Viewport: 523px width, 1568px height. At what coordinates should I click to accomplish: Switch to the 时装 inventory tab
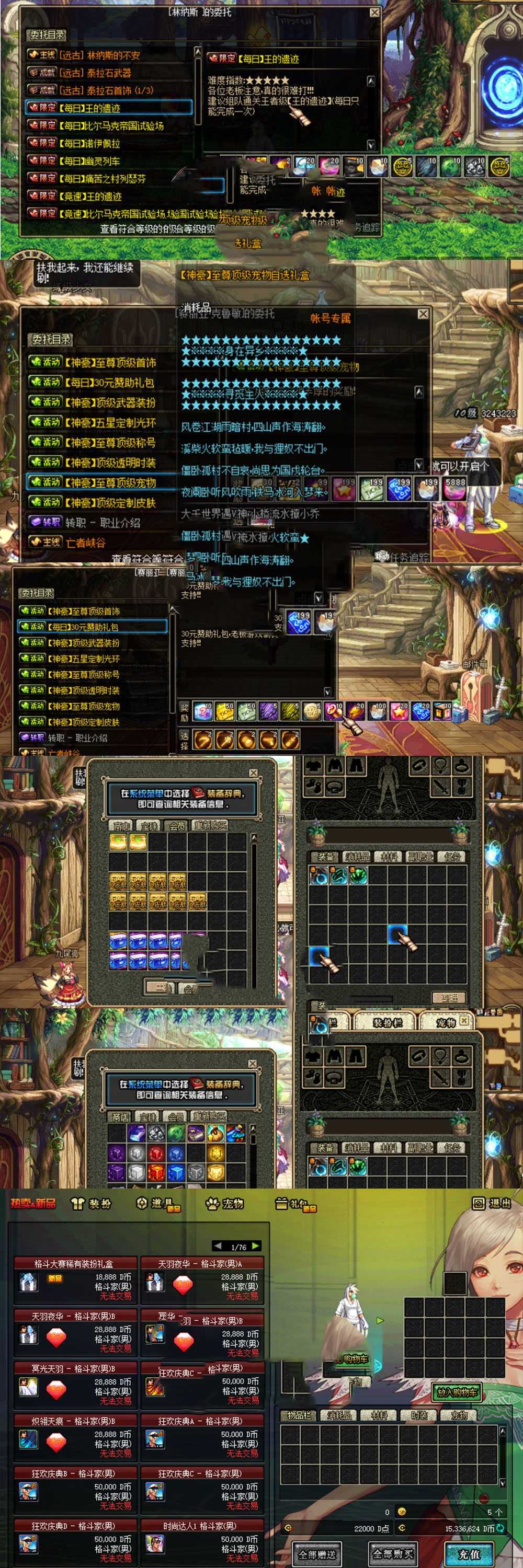click(x=418, y=1416)
